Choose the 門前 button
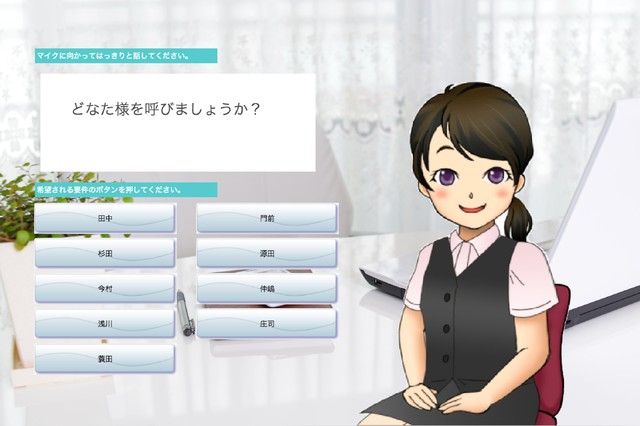640x426 pixels. [x=267, y=218]
